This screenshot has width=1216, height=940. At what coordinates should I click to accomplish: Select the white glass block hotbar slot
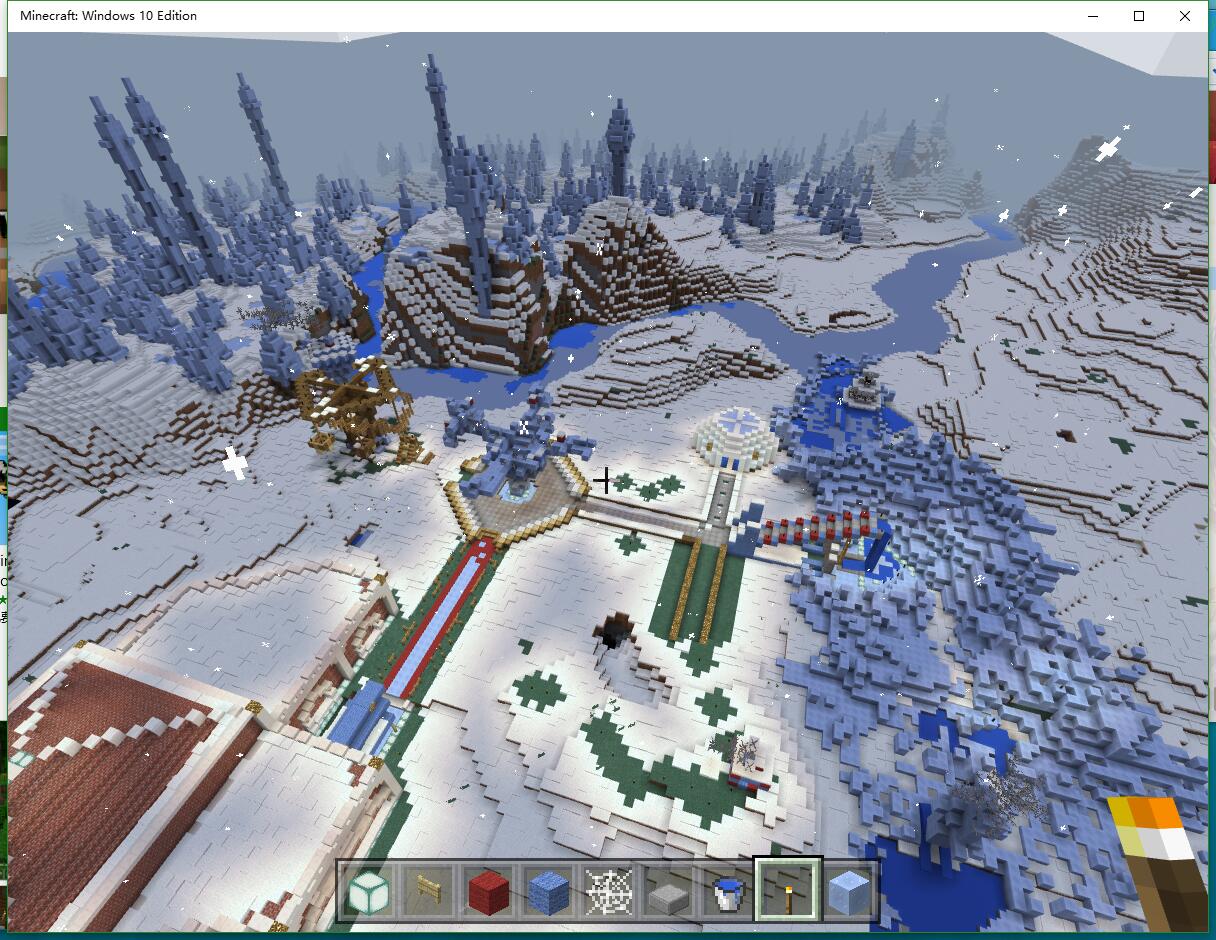tap(367, 889)
